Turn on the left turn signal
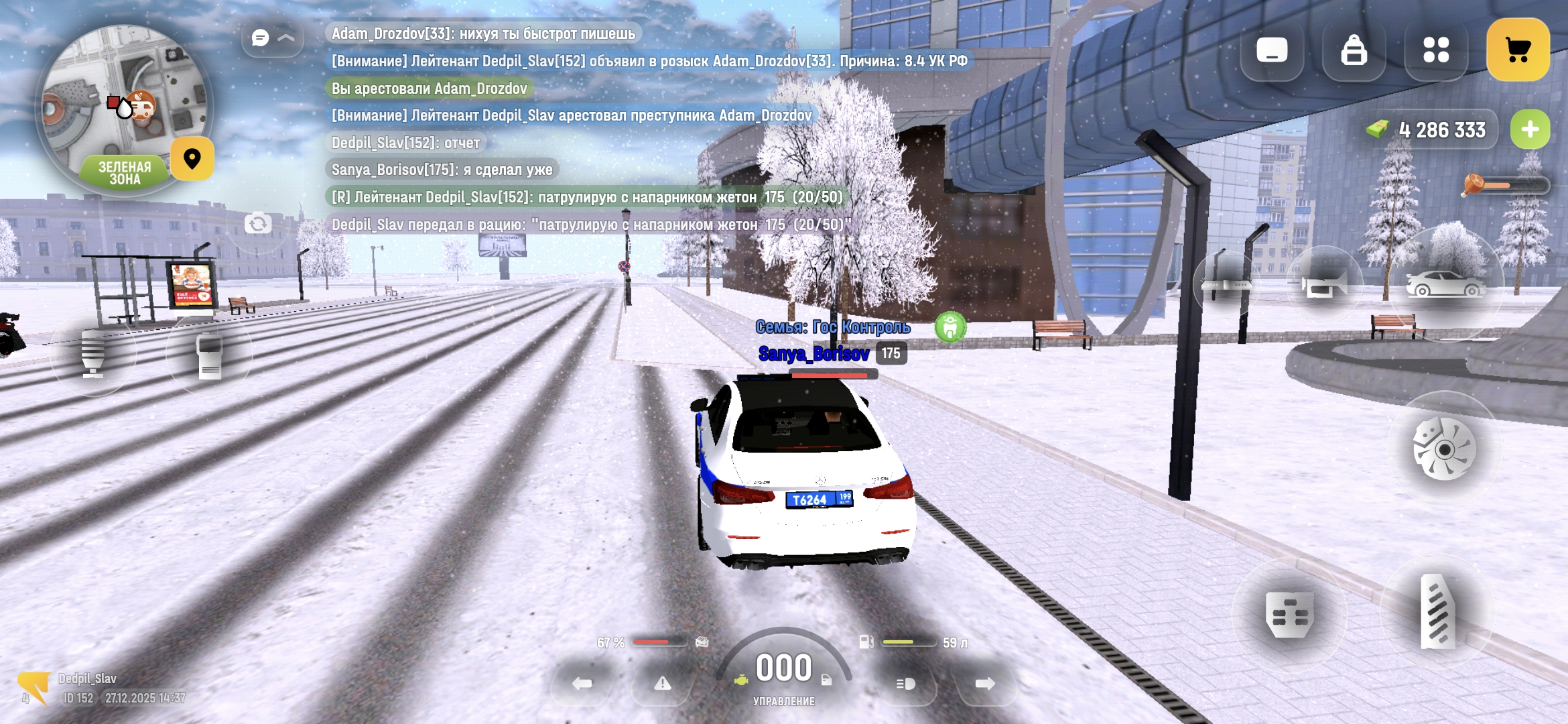The image size is (1568, 724). pos(582,683)
